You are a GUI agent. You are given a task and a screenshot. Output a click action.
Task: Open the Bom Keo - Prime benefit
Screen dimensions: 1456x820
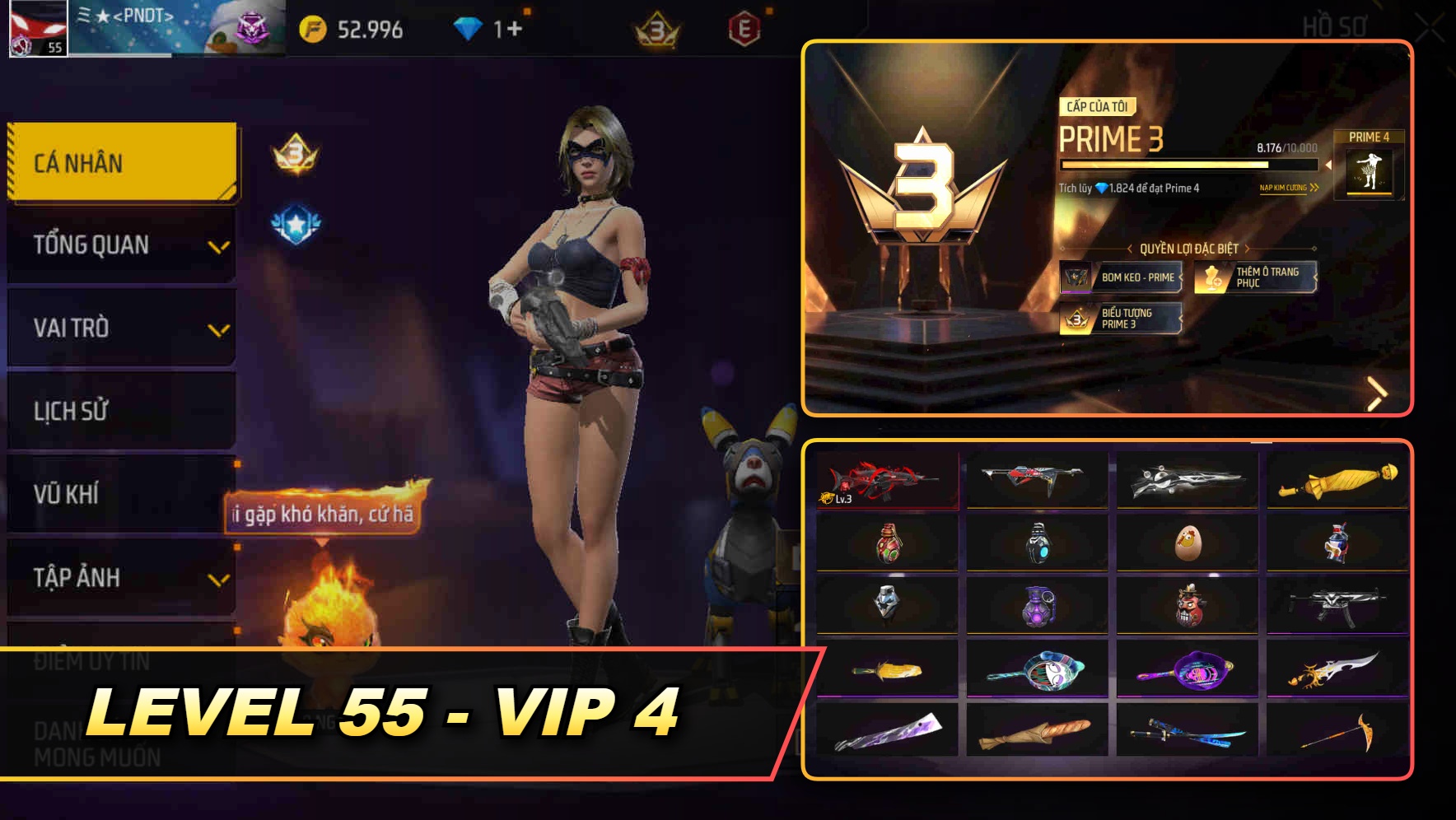1122,278
